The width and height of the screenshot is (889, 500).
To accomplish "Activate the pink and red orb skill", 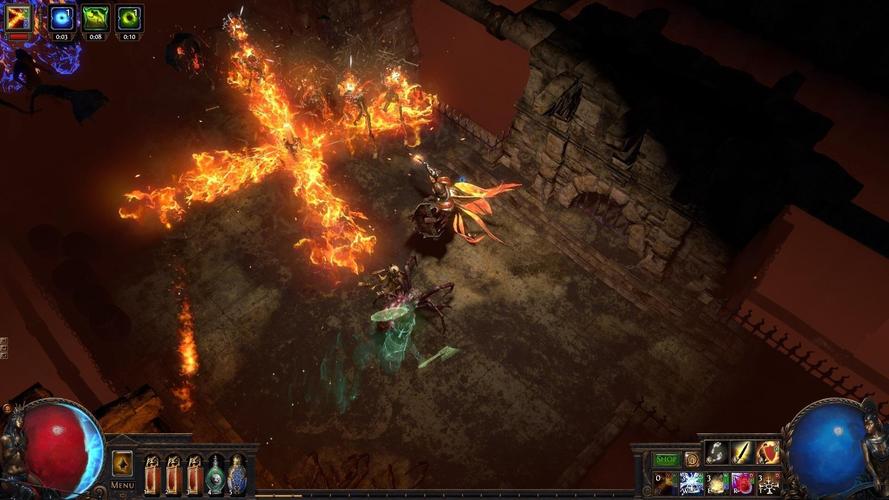I will point(742,483).
